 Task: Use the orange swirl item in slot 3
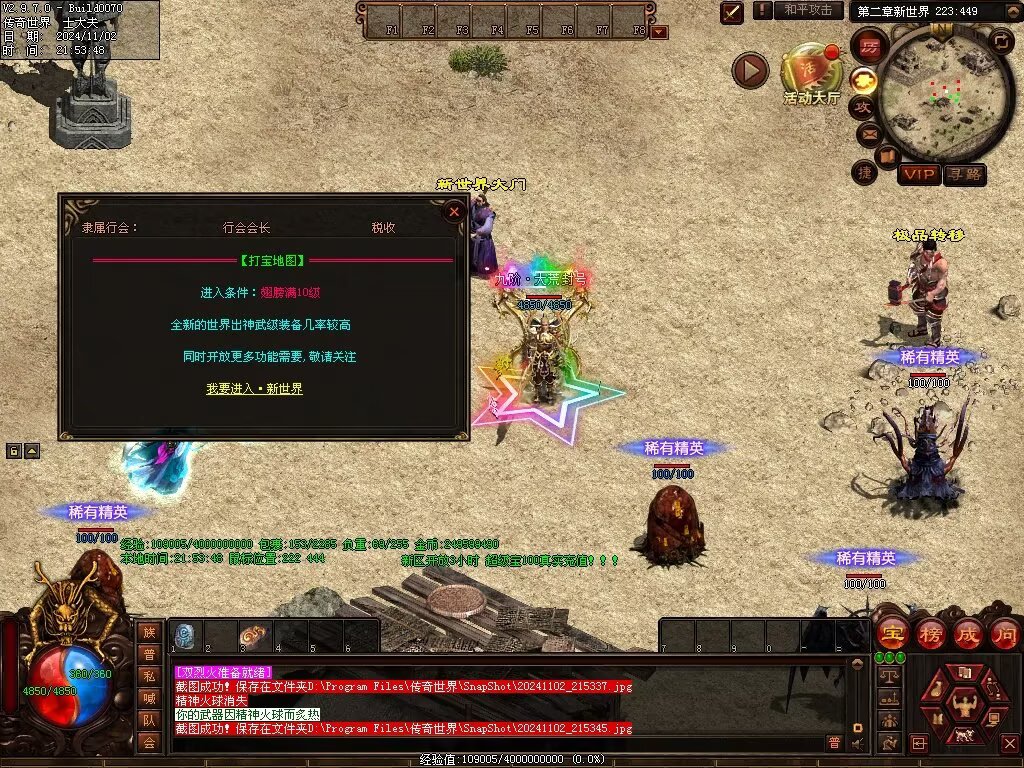(x=256, y=635)
